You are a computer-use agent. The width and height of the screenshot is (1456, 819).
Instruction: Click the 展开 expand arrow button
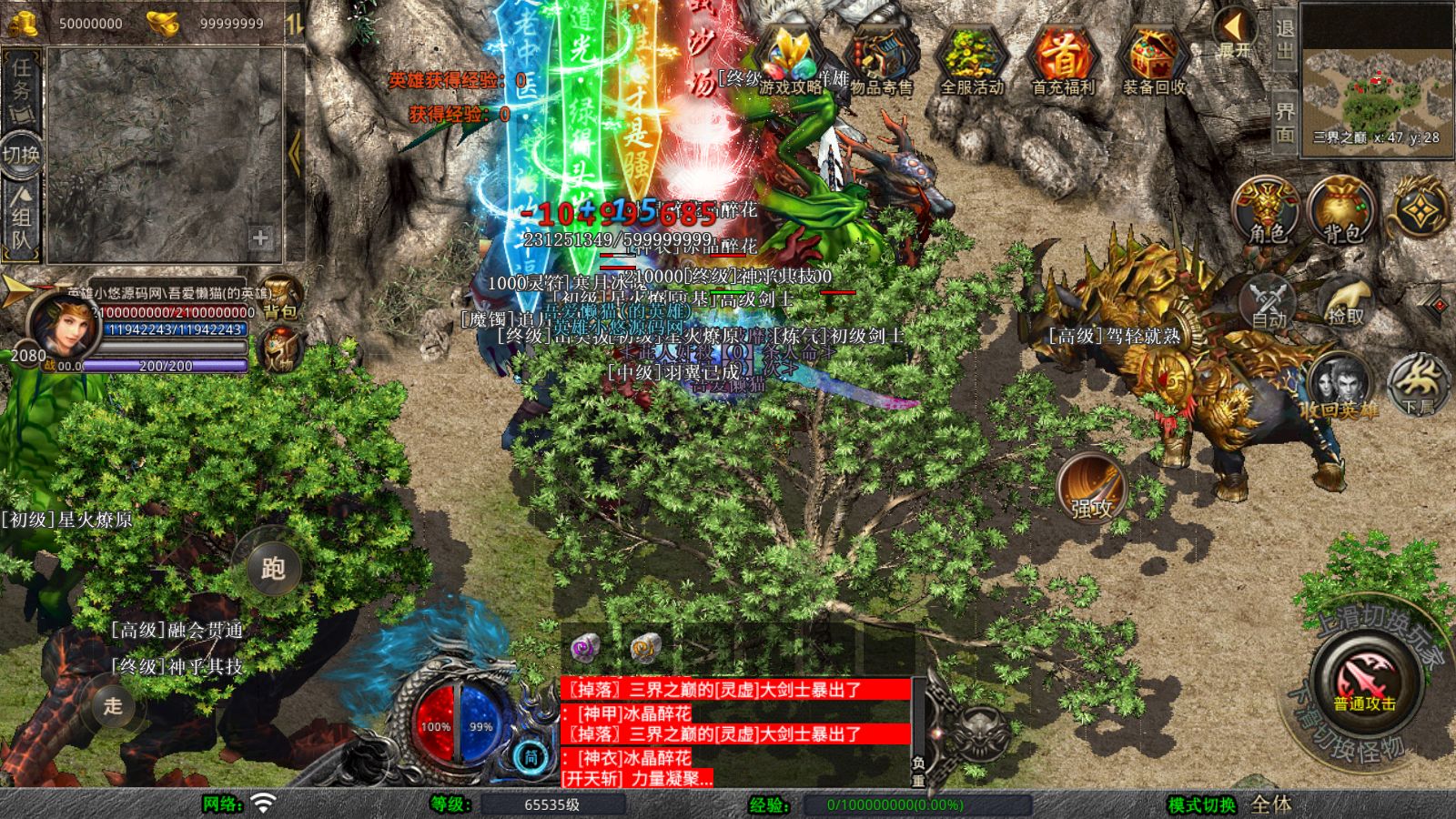[x=1234, y=33]
